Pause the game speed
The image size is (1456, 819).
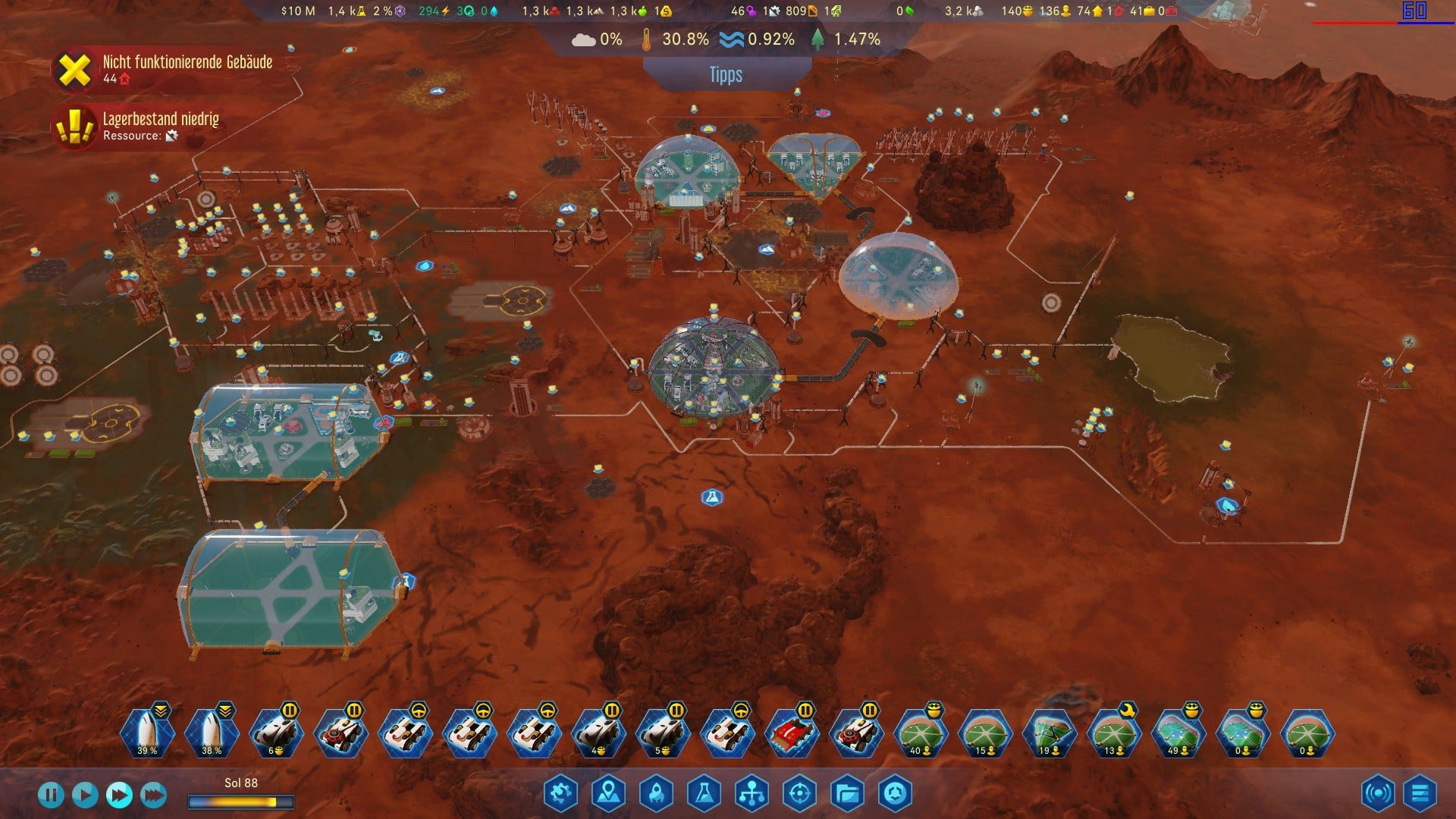click(51, 795)
